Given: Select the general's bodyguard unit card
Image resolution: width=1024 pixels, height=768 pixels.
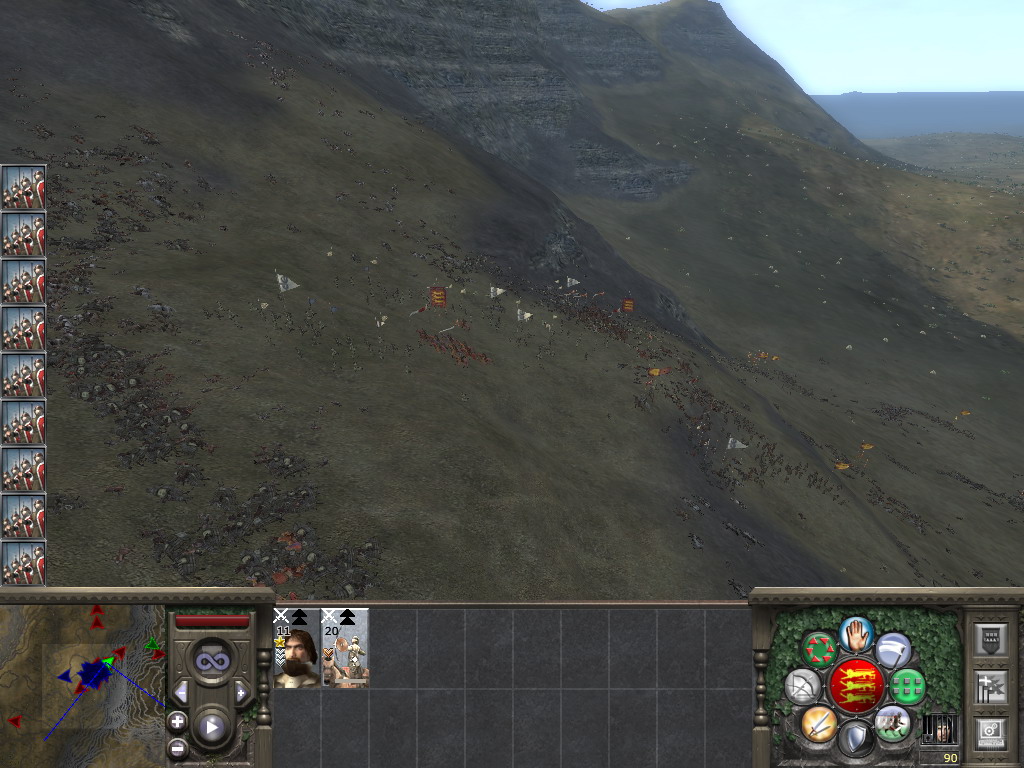Looking at the screenshot, I should [x=296, y=648].
